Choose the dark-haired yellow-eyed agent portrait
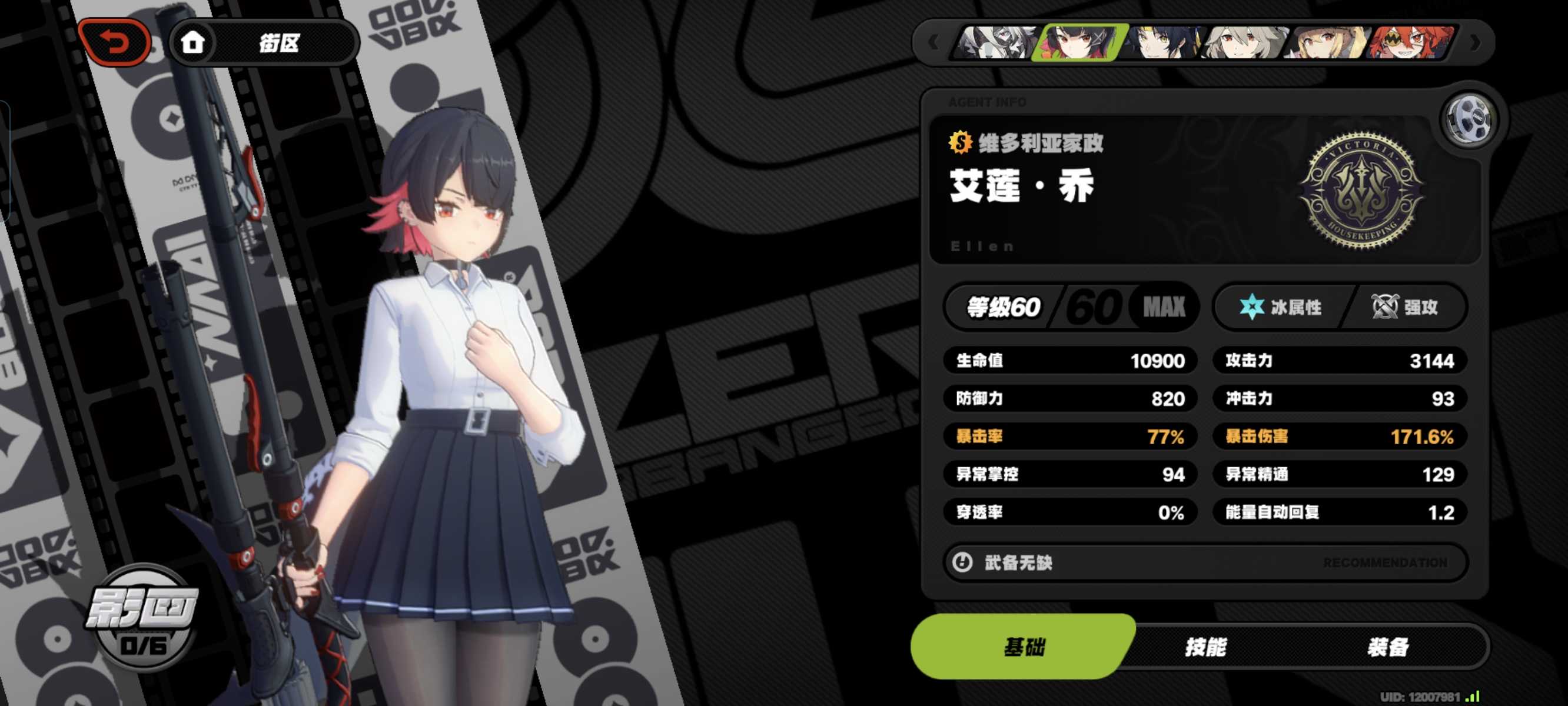Image resolution: width=1568 pixels, height=706 pixels. (x=1162, y=42)
